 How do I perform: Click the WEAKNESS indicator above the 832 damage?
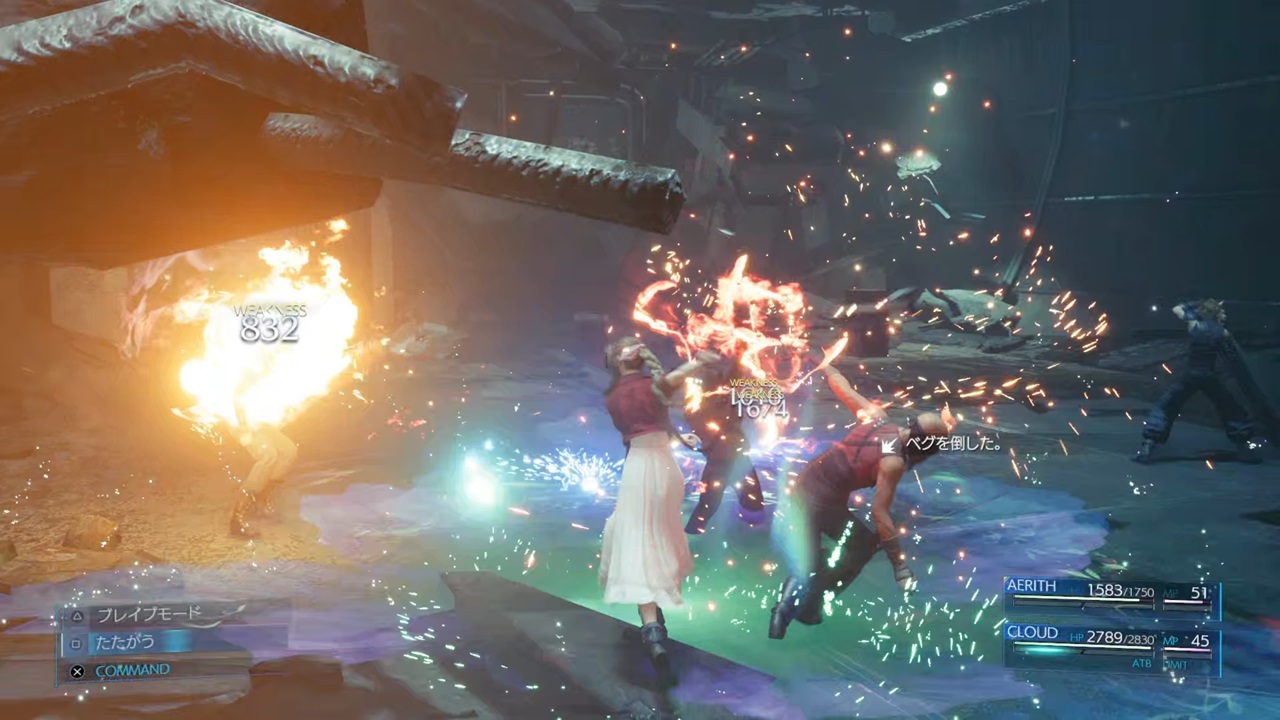268,311
